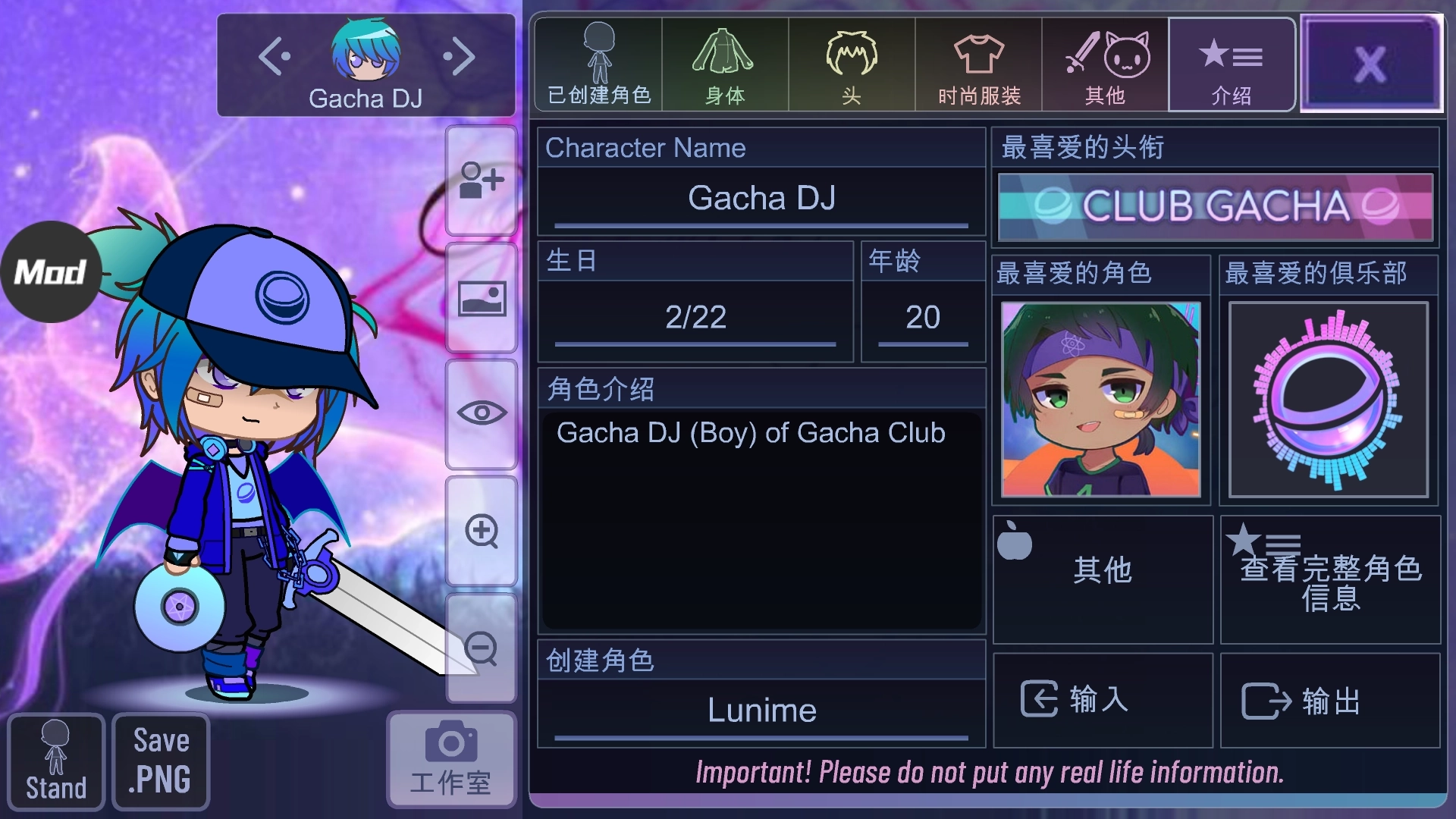The height and width of the screenshot is (819, 1456).
Task: Click the Save .PNG button
Action: coord(159,761)
